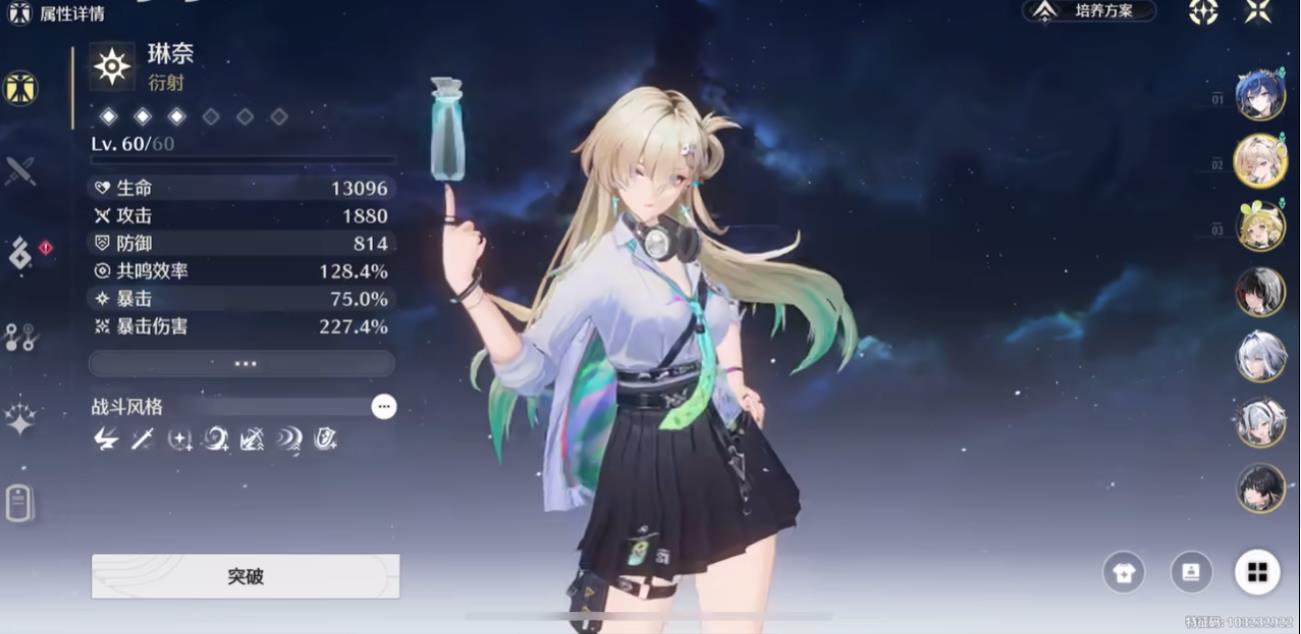This screenshot has width=1301, height=634.
Task: Show all characters with the grid button
Action: pyautogui.click(x=1257, y=572)
